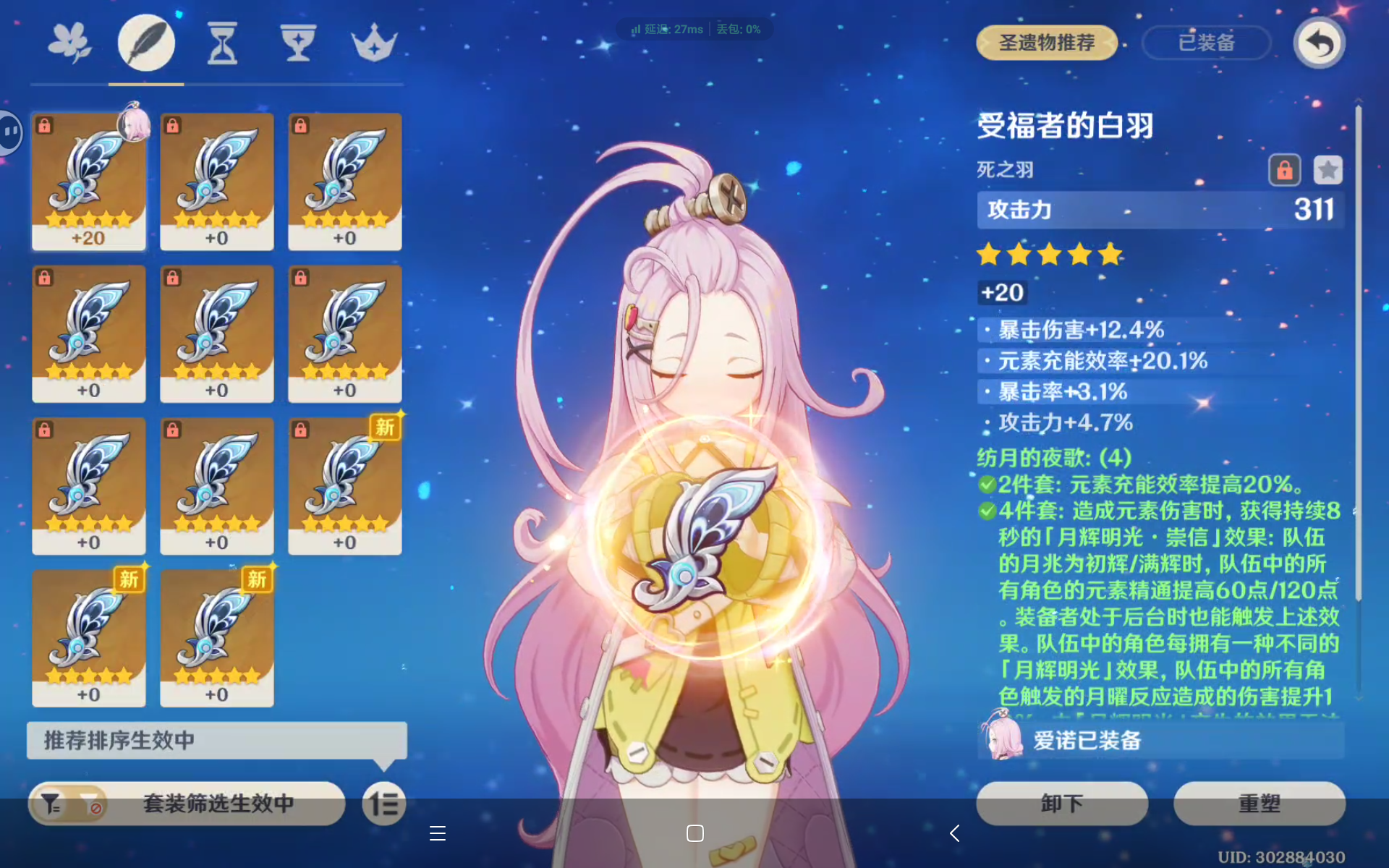Open the Sands of Eon category
This screenshot has width=1389, height=868.
click(221, 42)
